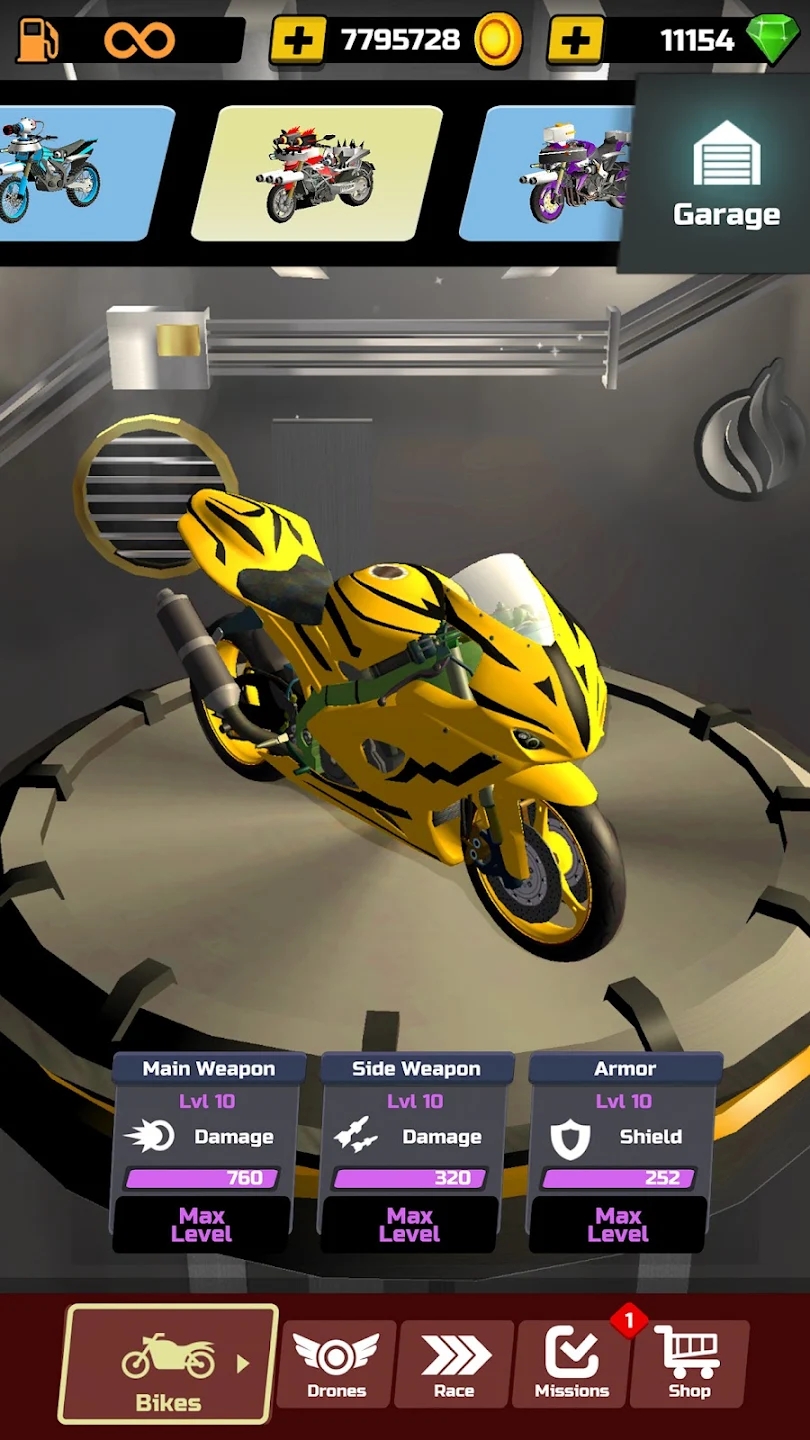
Task: Open the Shop tab
Action: (x=689, y=1364)
